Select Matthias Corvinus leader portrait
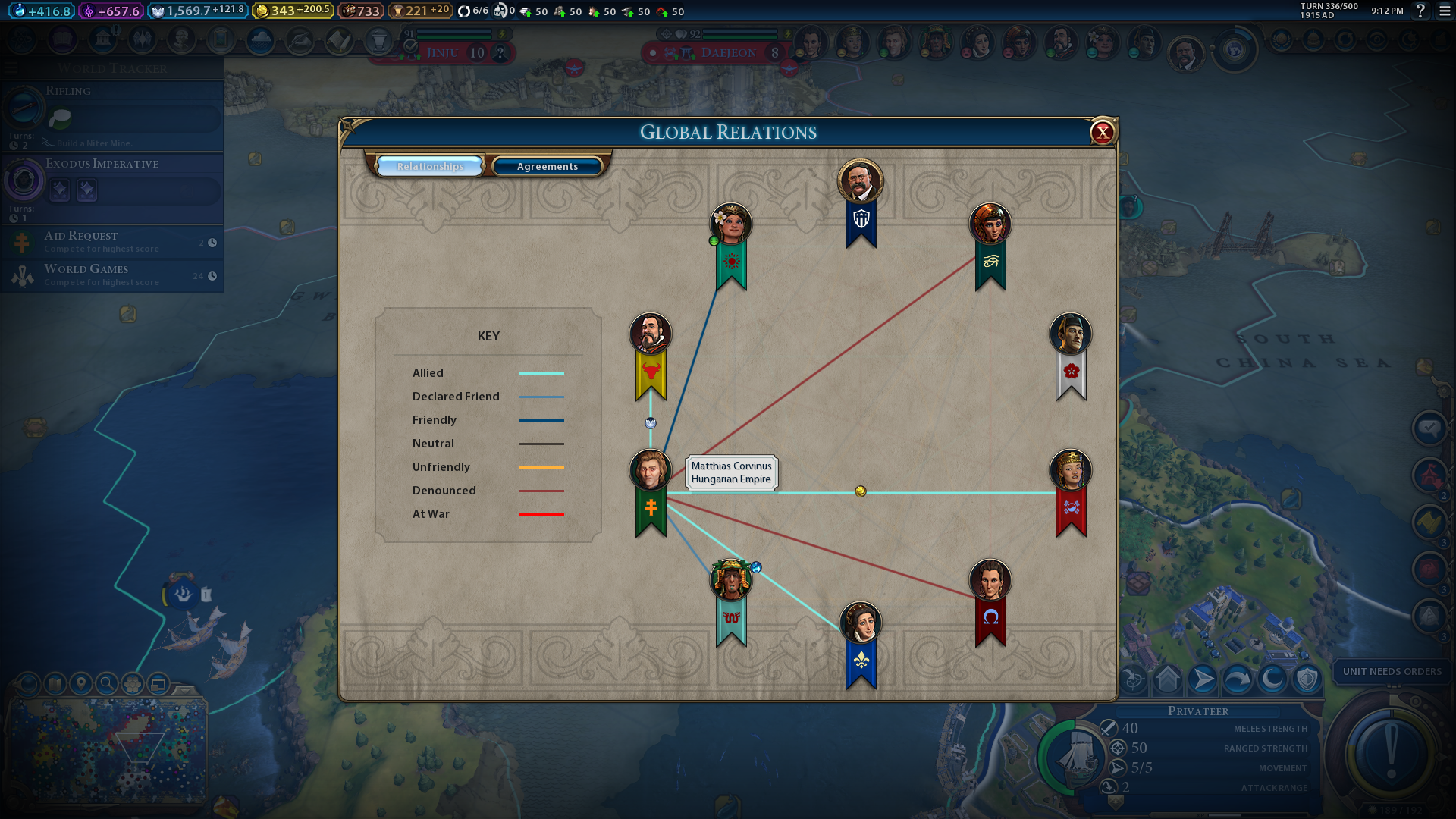The width and height of the screenshot is (1456, 819). [650, 470]
